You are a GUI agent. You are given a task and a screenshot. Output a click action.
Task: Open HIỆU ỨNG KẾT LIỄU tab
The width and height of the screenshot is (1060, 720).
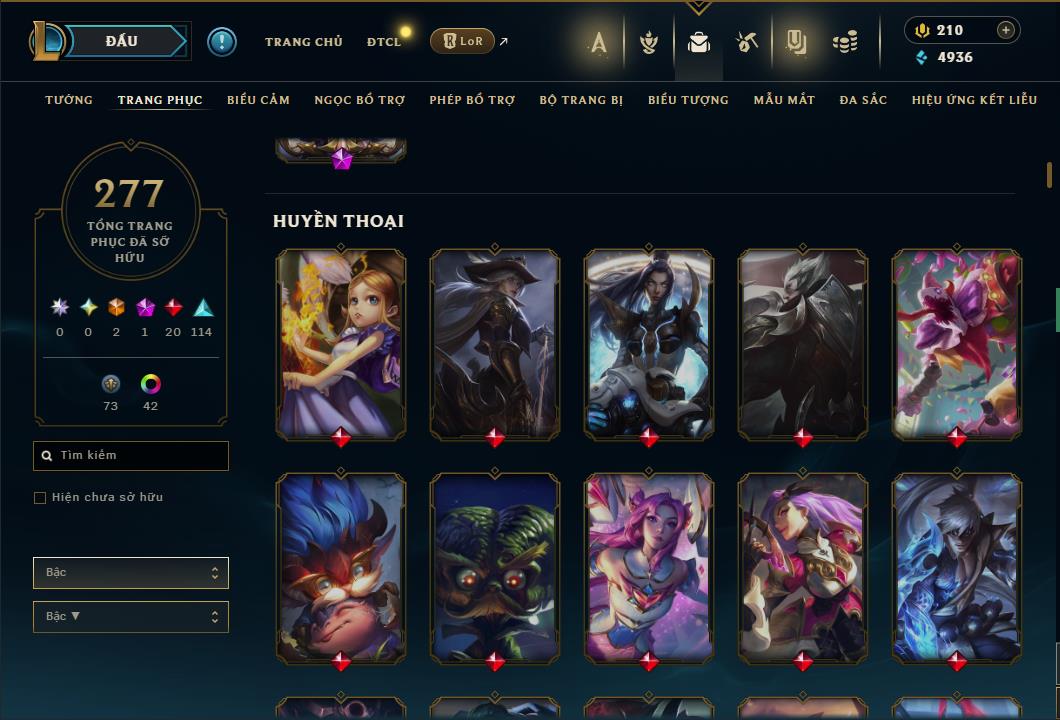(975, 100)
